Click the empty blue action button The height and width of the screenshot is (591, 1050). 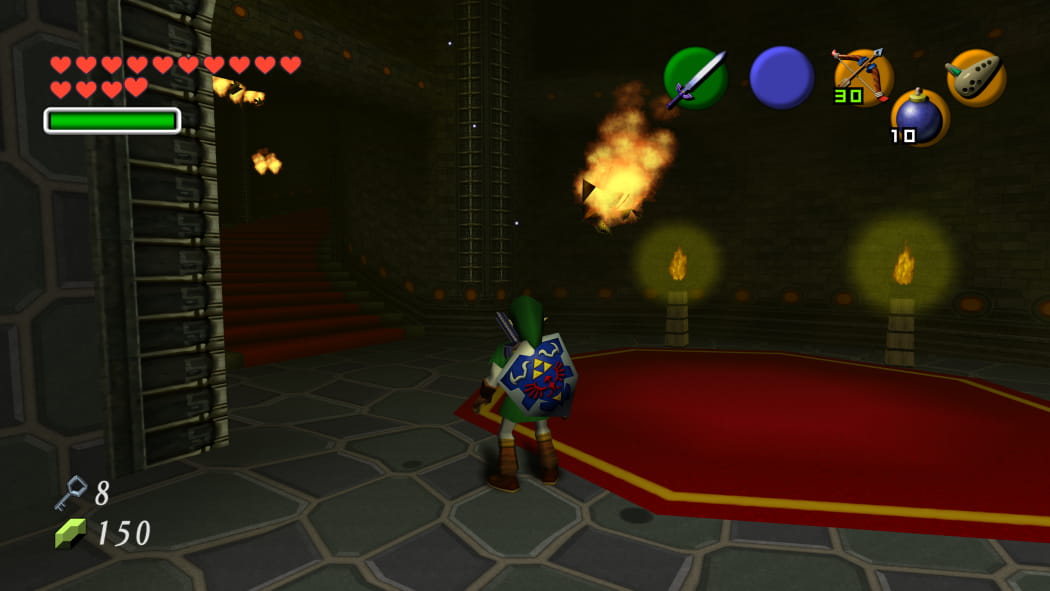click(x=781, y=78)
